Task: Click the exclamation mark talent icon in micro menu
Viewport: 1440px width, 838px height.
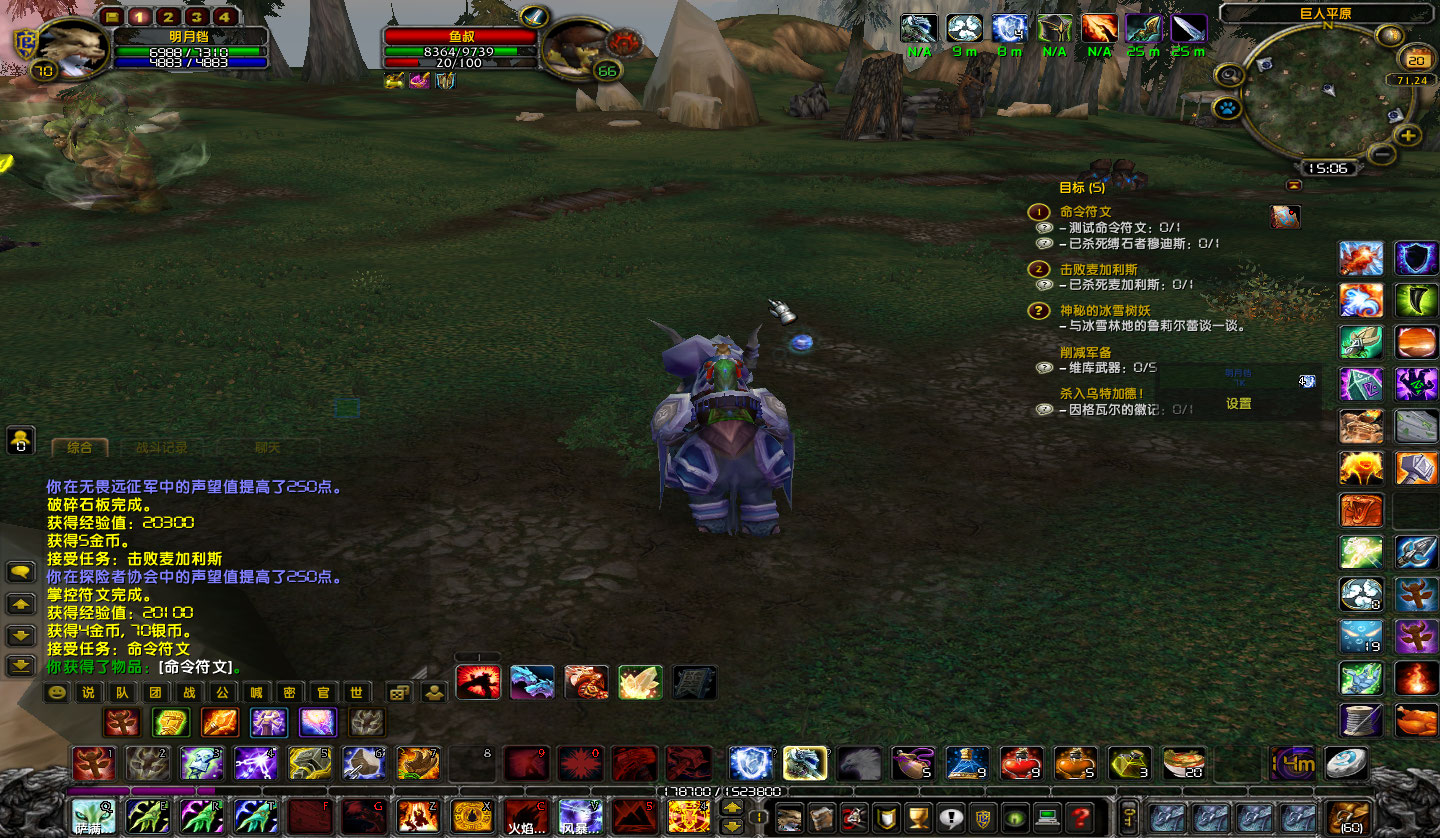Action: coord(950,817)
